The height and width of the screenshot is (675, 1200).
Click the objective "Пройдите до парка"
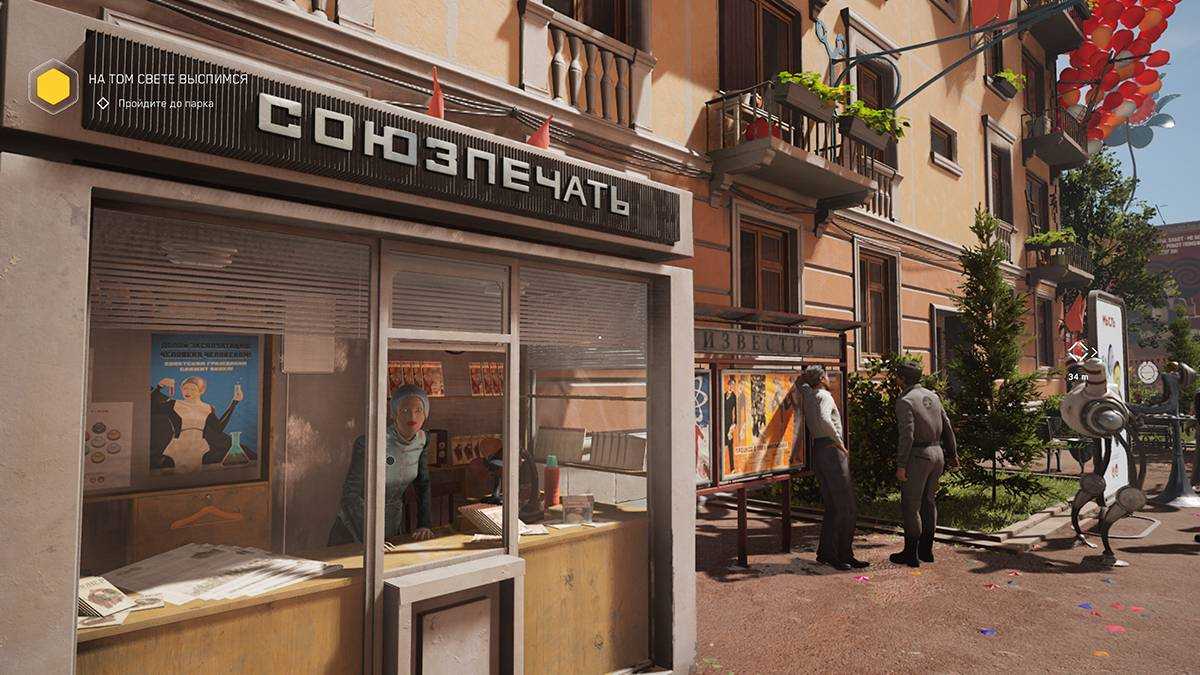coord(167,103)
